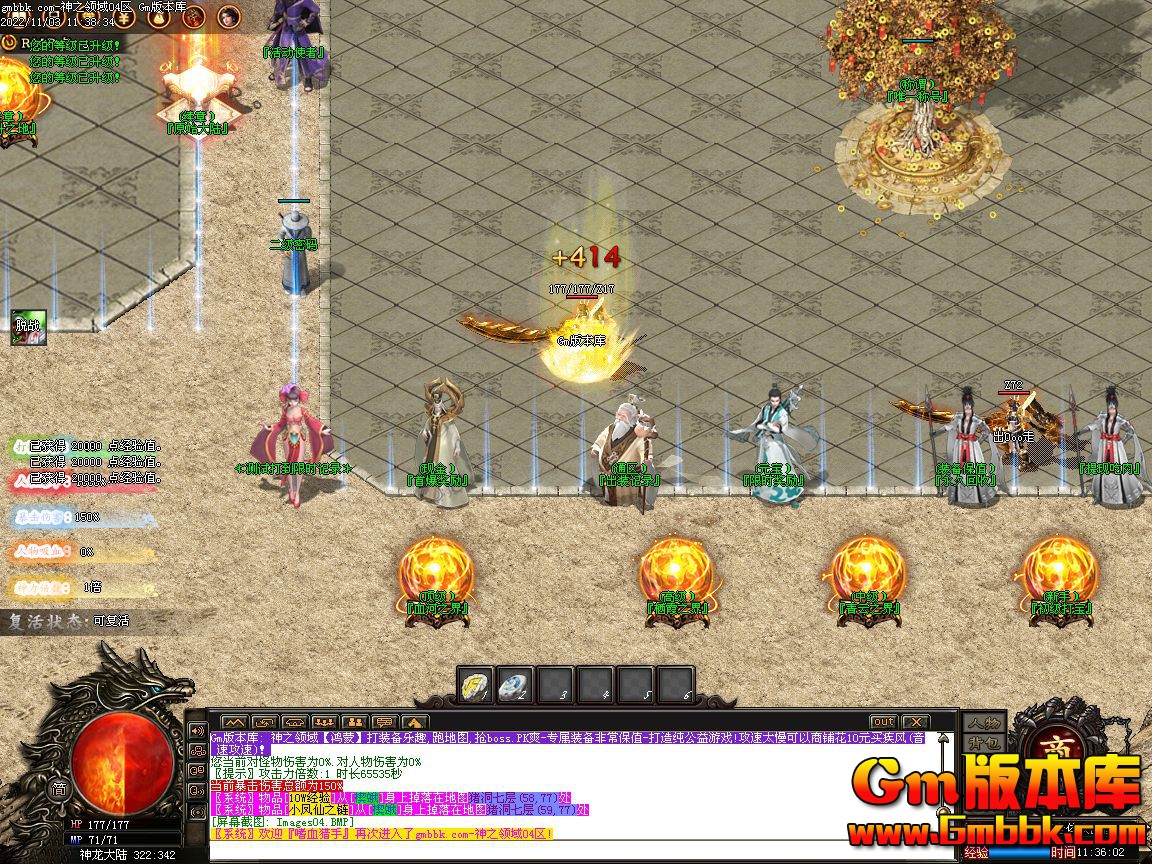This screenshot has height=864, width=1152.
Task: Use the silver-blue item in hotbar slot 2
Action: pyautogui.click(x=515, y=685)
